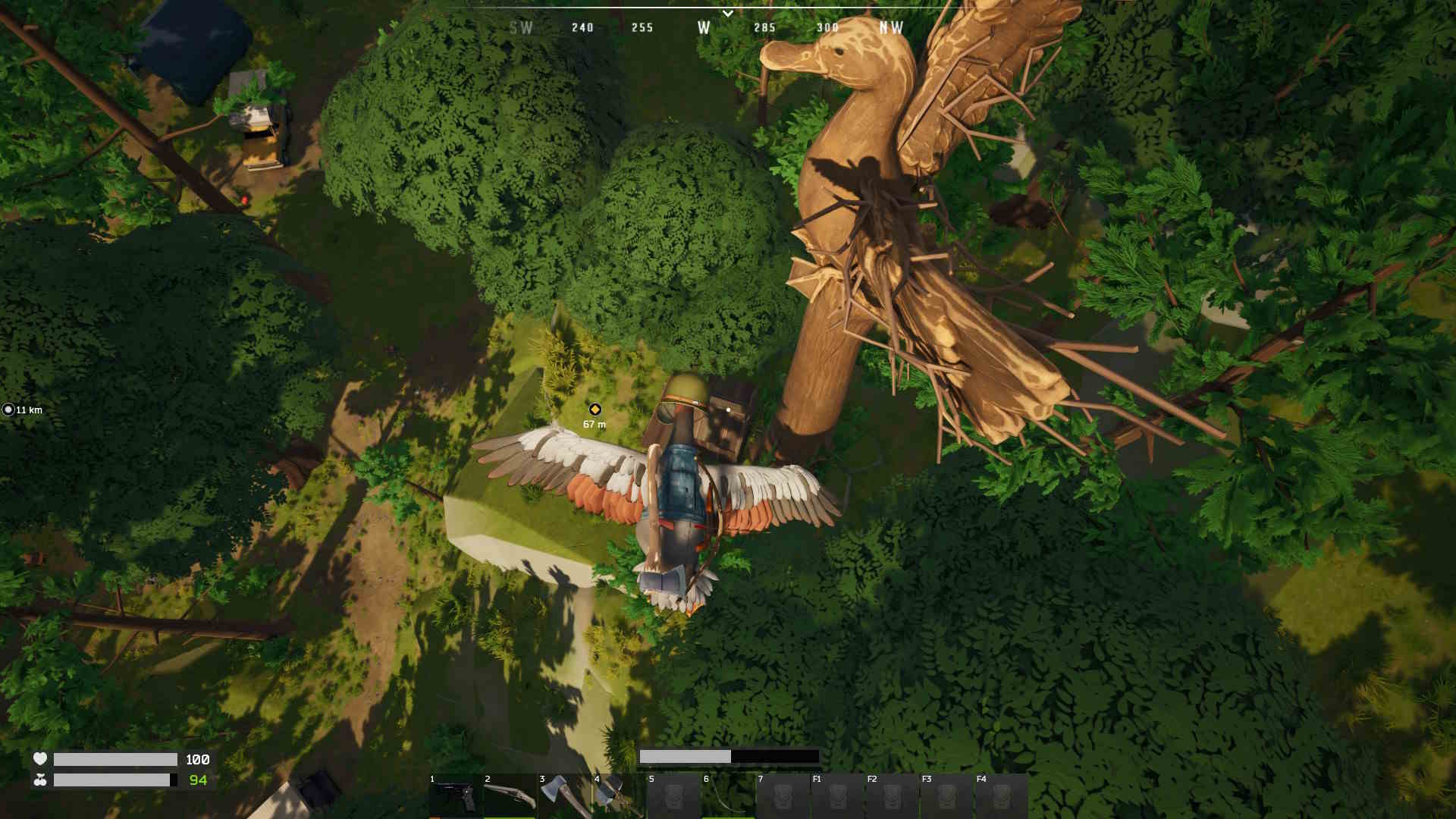Equip the bow in hotbar slot 6
Screen dimensions: 1456x819
click(x=728, y=796)
